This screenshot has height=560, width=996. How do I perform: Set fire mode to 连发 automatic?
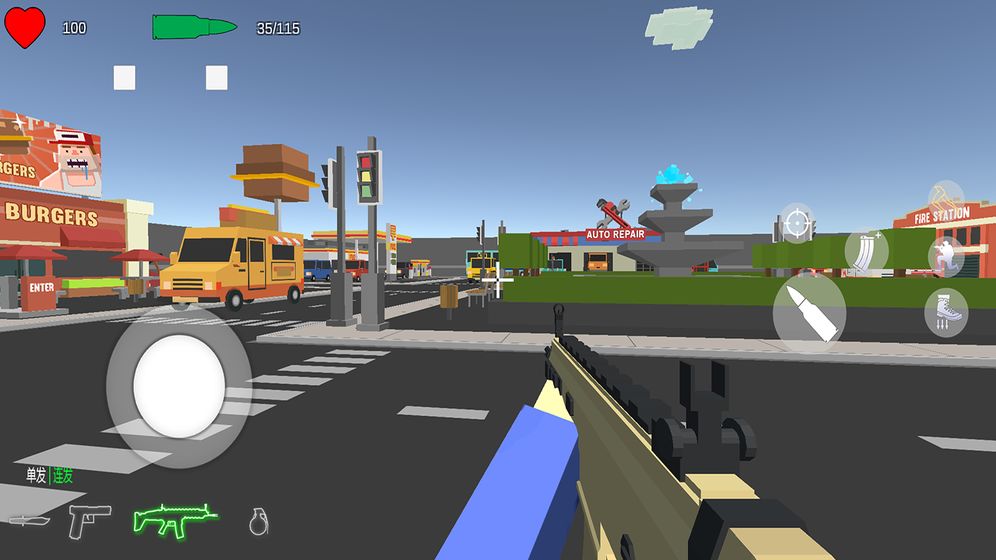click(x=63, y=475)
